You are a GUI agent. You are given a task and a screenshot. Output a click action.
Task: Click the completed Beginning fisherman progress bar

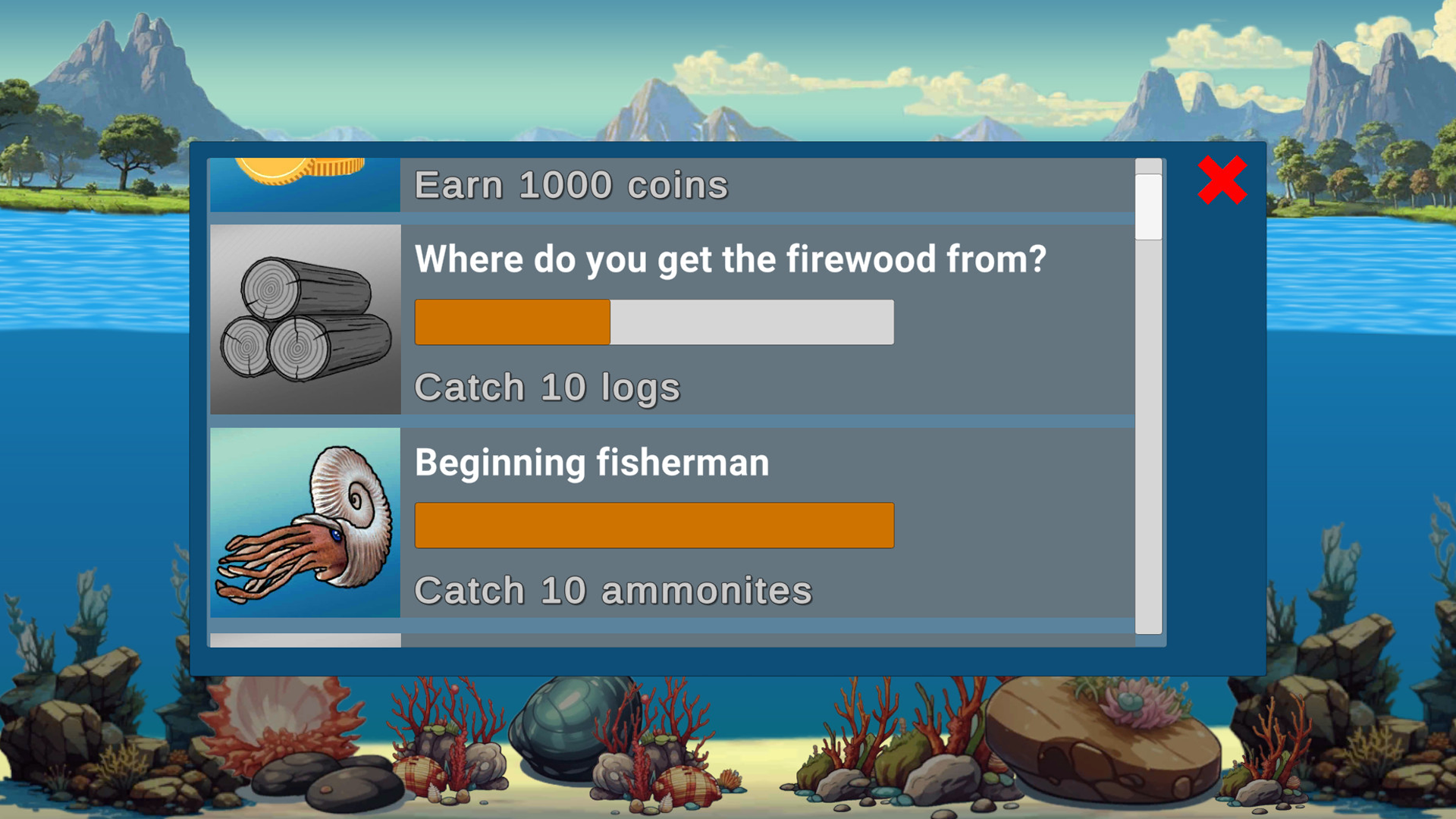click(654, 525)
